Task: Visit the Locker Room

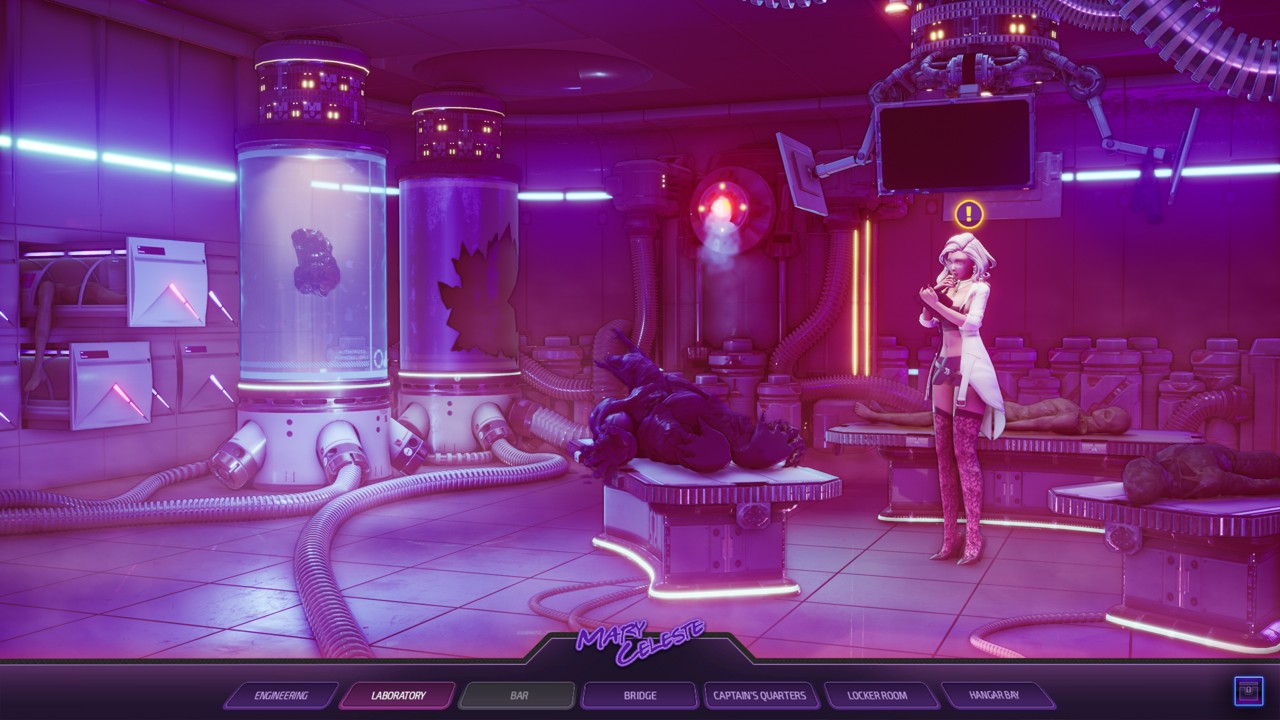Action: click(x=878, y=695)
